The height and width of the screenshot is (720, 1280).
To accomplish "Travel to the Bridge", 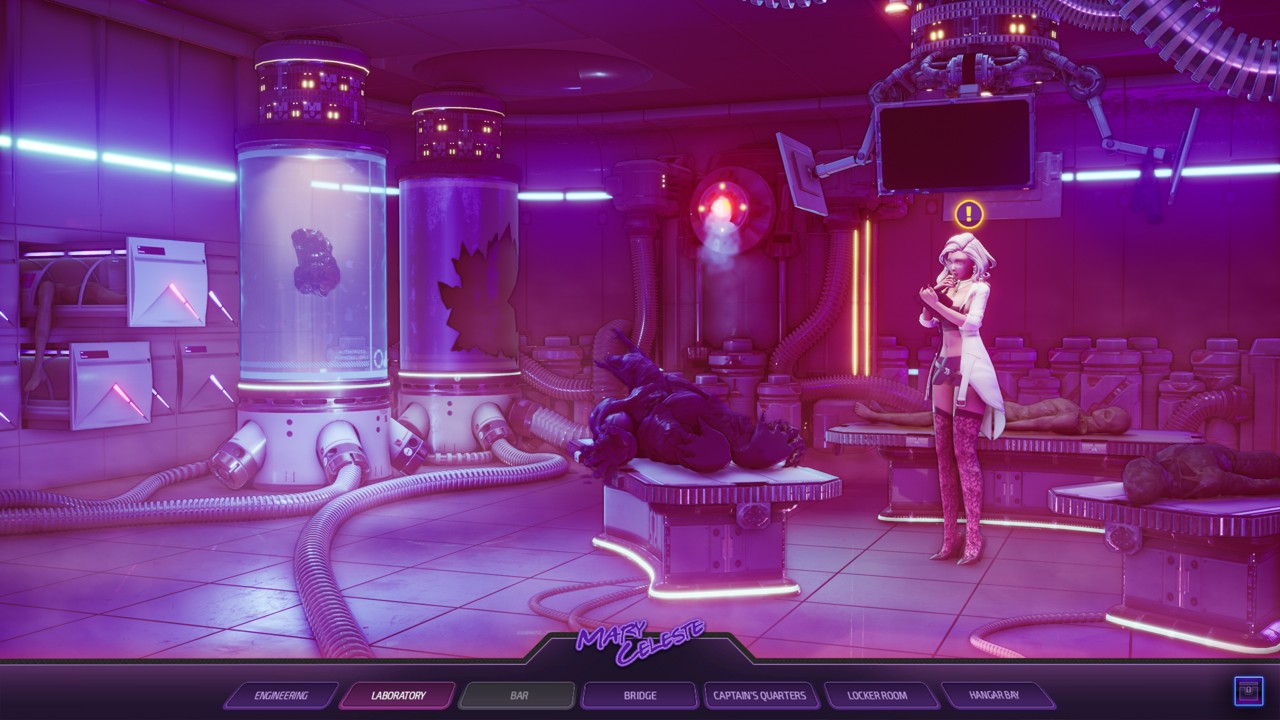I will [639, 695].
